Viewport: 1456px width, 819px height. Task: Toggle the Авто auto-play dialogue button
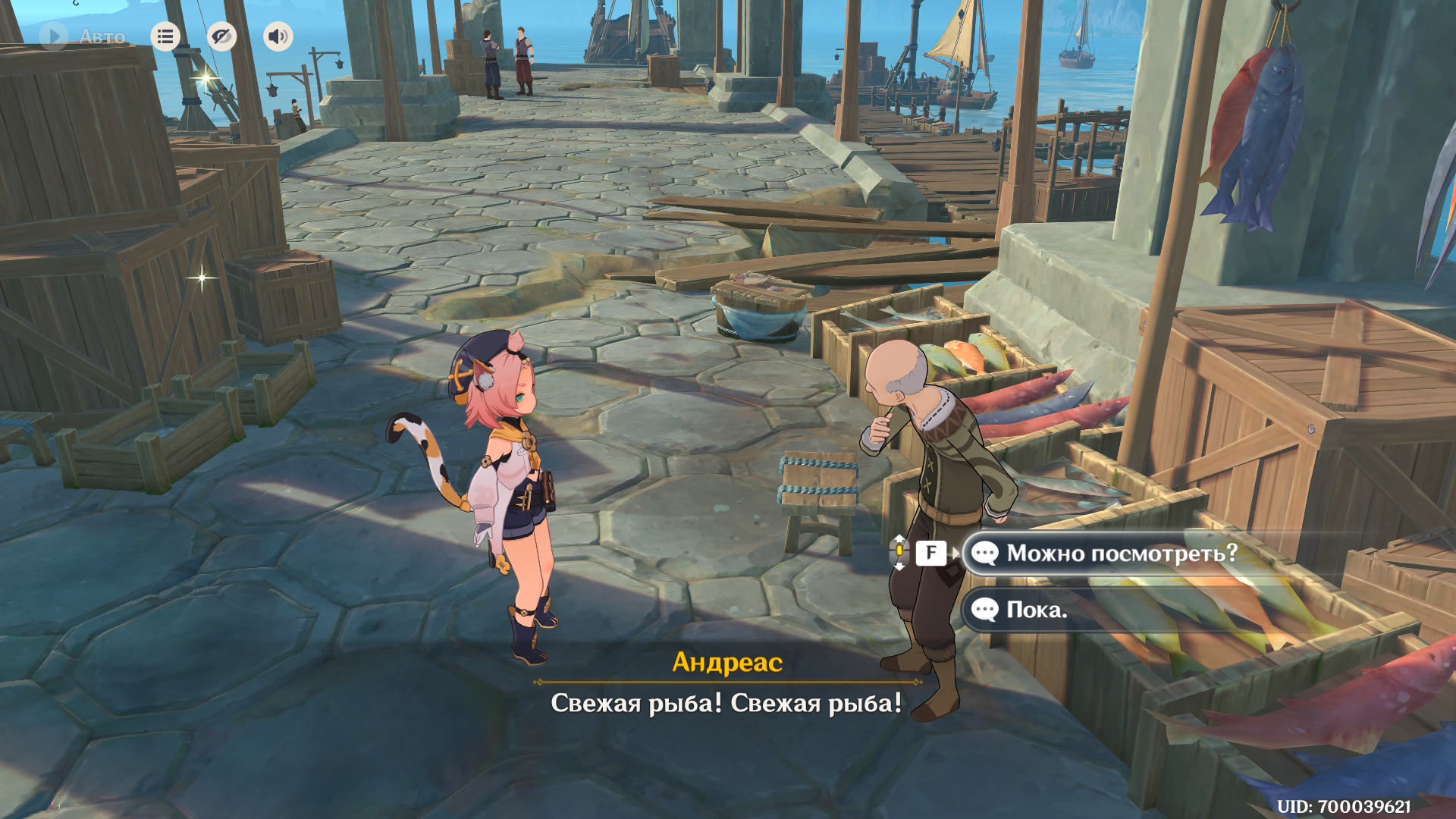point(82,36)
